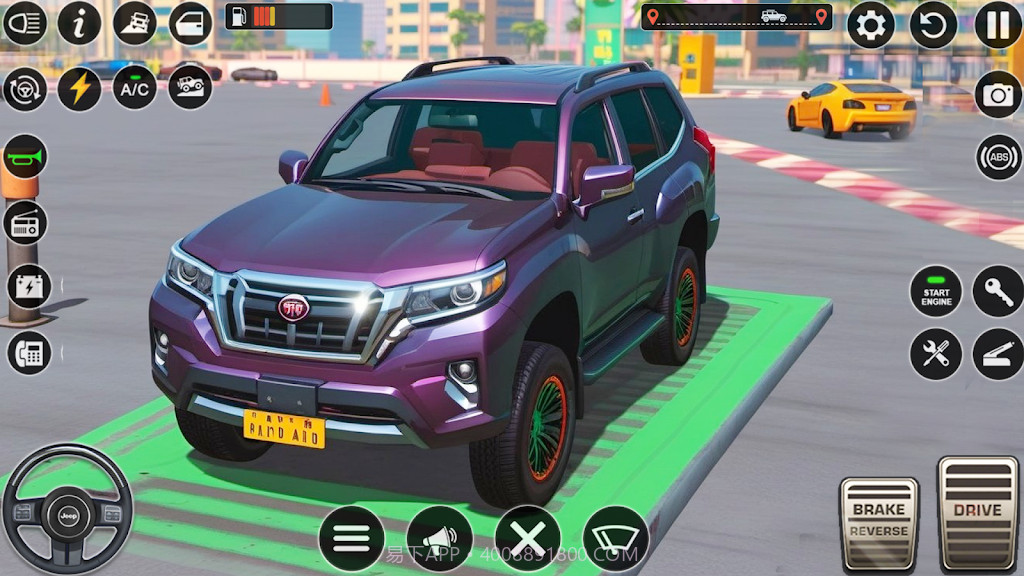Step on the Drive pedal
Image resolution: width=1024 pixels, height=576 pixels.
click(977, 512)
